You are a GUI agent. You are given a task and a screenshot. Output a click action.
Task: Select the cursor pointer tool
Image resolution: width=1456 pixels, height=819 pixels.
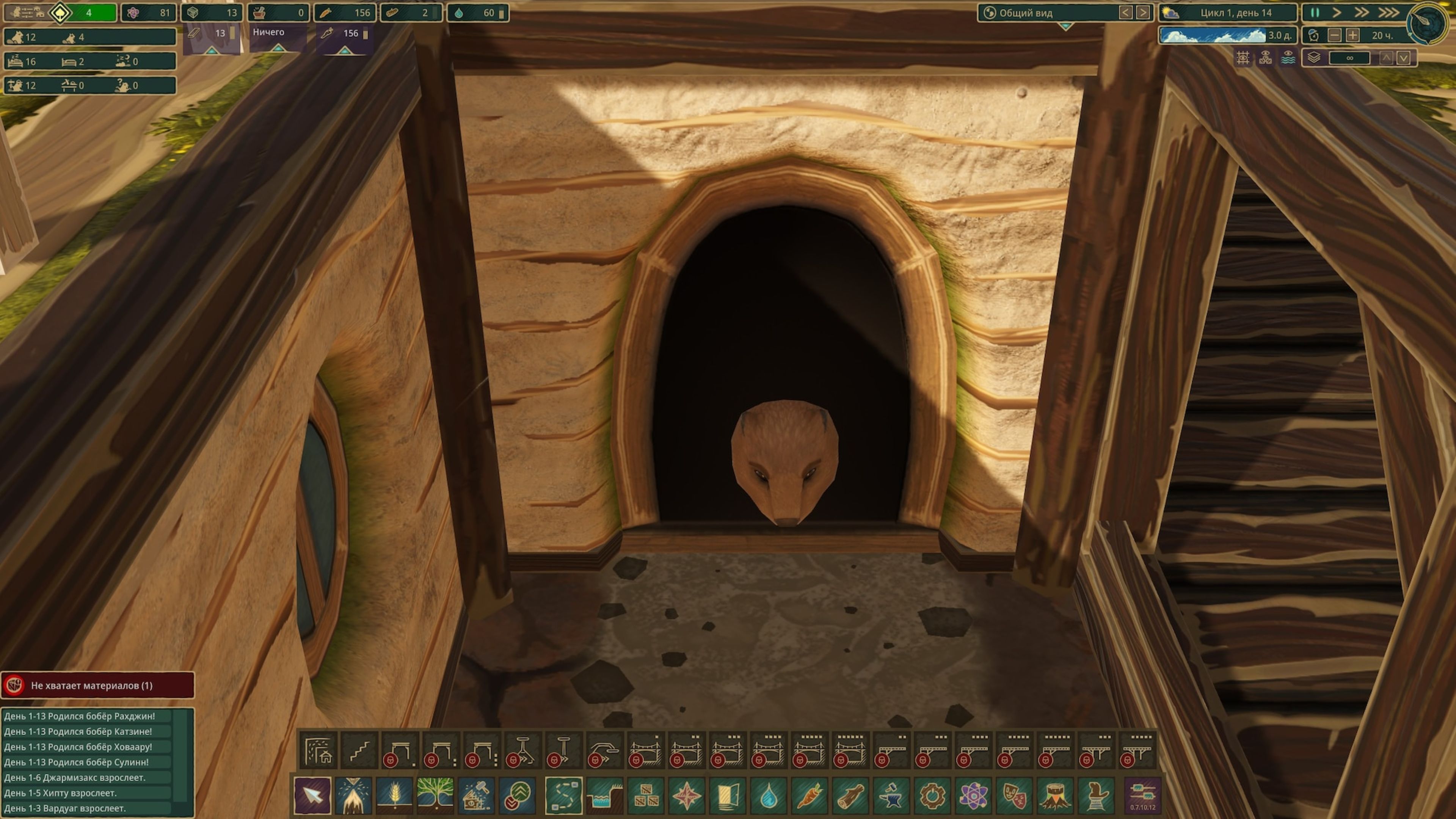point(312,795)
